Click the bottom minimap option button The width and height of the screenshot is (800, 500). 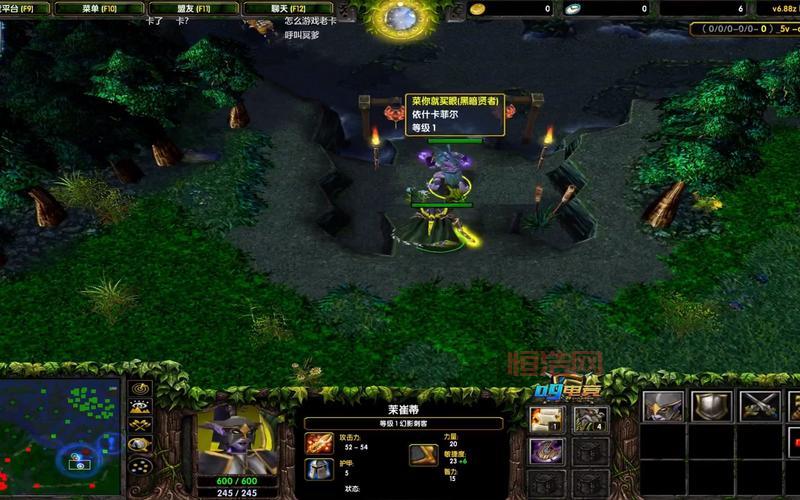point(140,468)
